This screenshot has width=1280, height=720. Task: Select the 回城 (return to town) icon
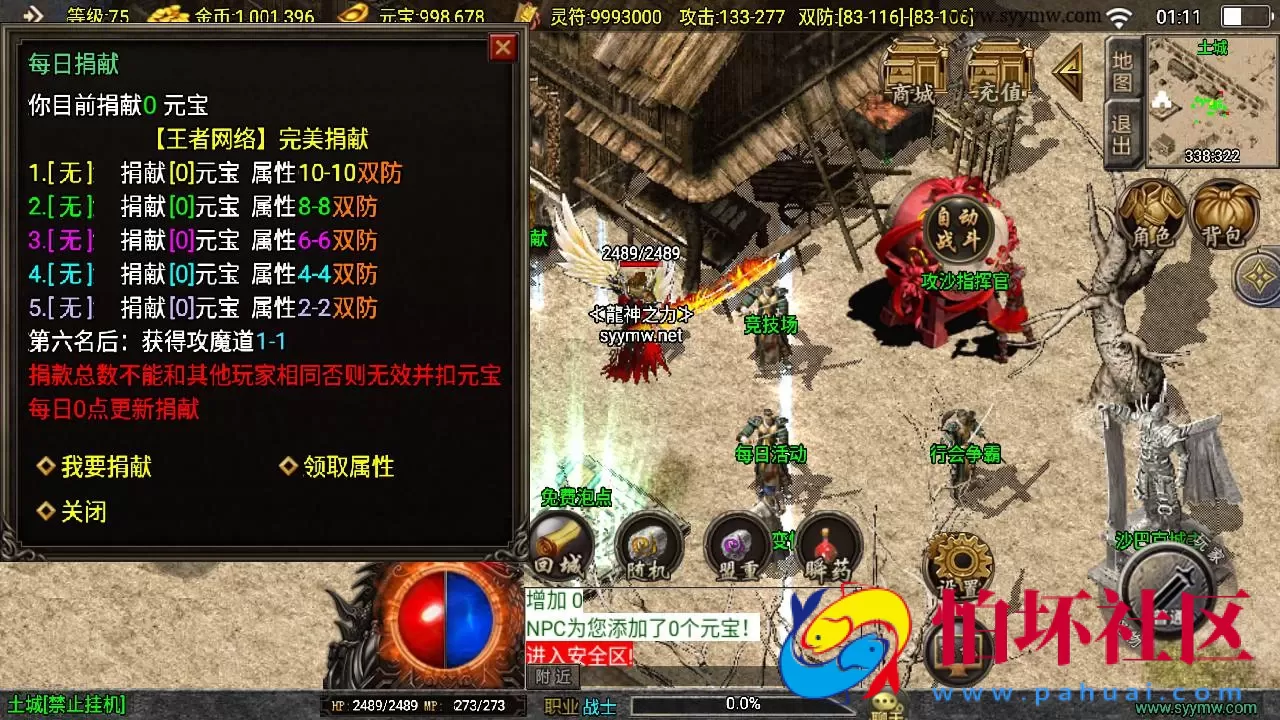560,547
